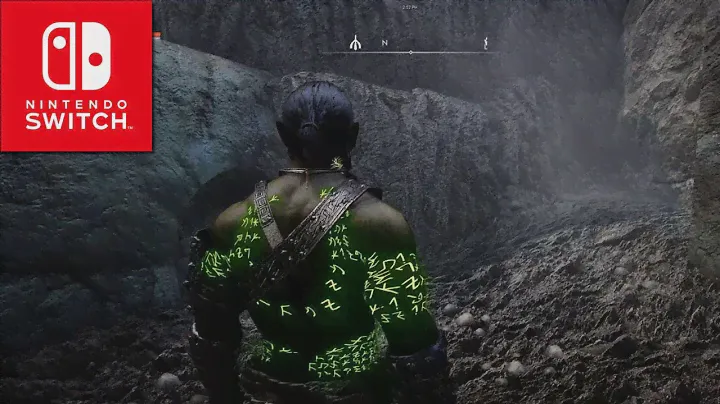
Task: Select the thin marker at the compass's right end
Action: coord(486,44)
